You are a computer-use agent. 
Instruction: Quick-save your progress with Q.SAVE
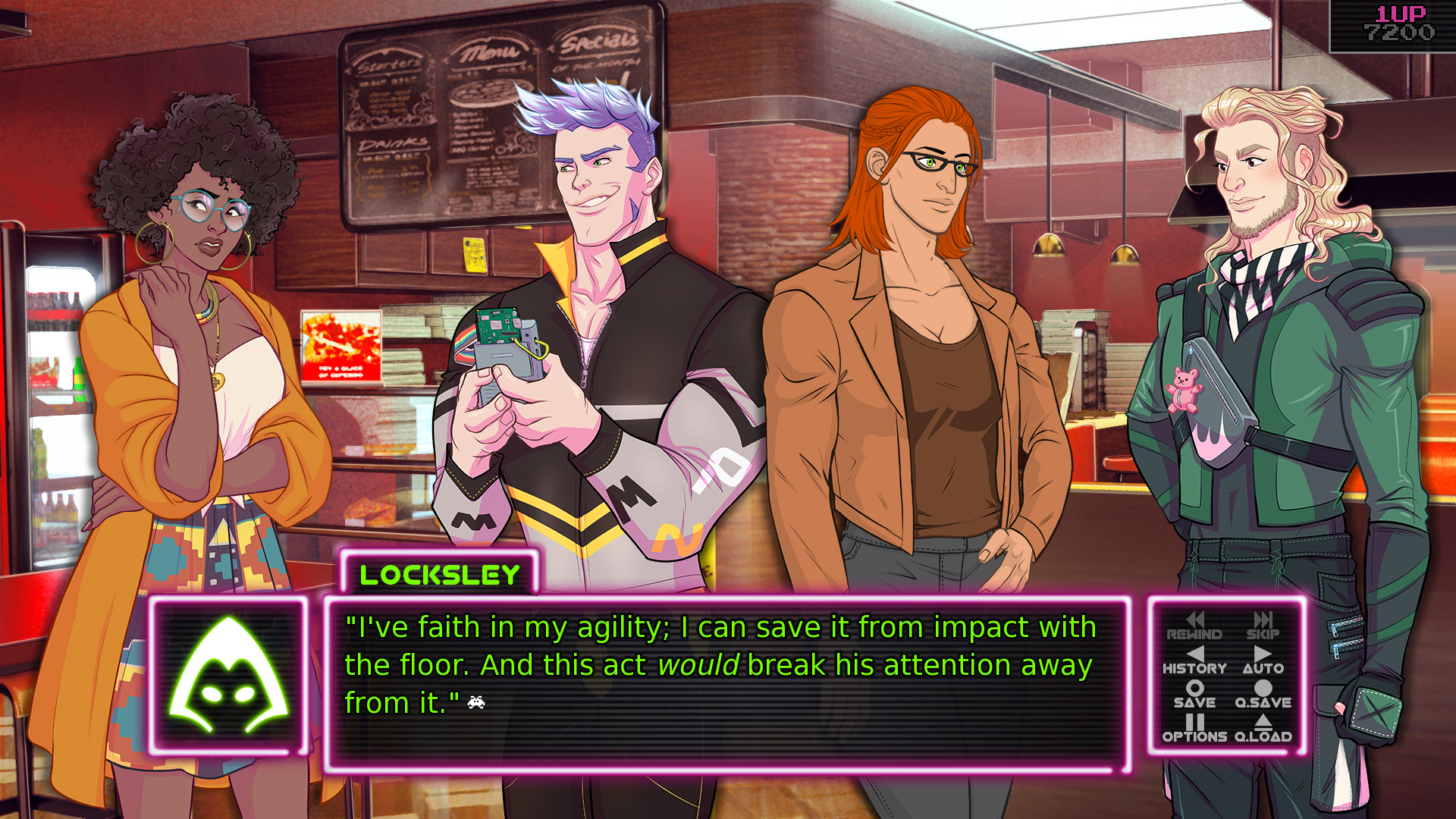pos(1263,694)
